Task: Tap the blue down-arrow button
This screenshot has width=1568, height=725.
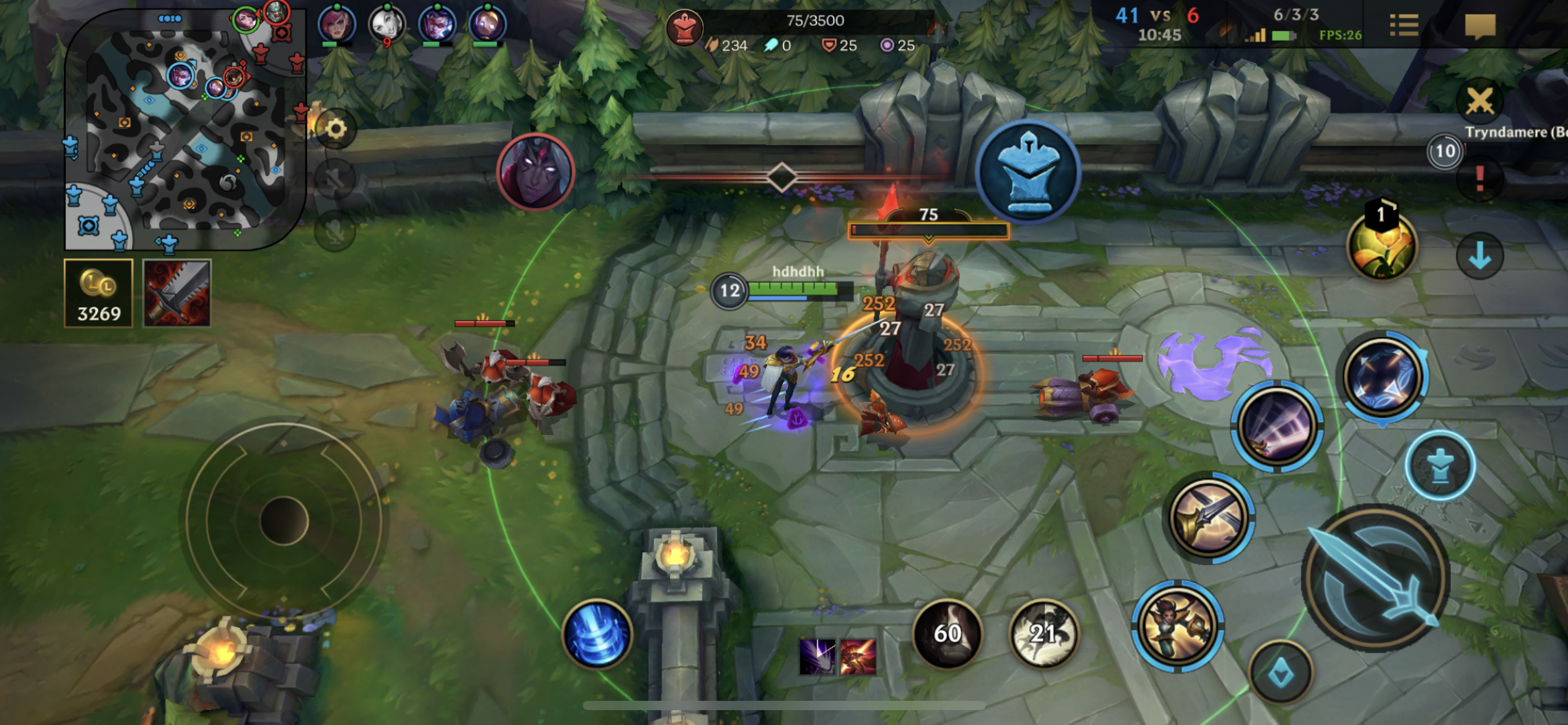Action: pos(1479,255)
